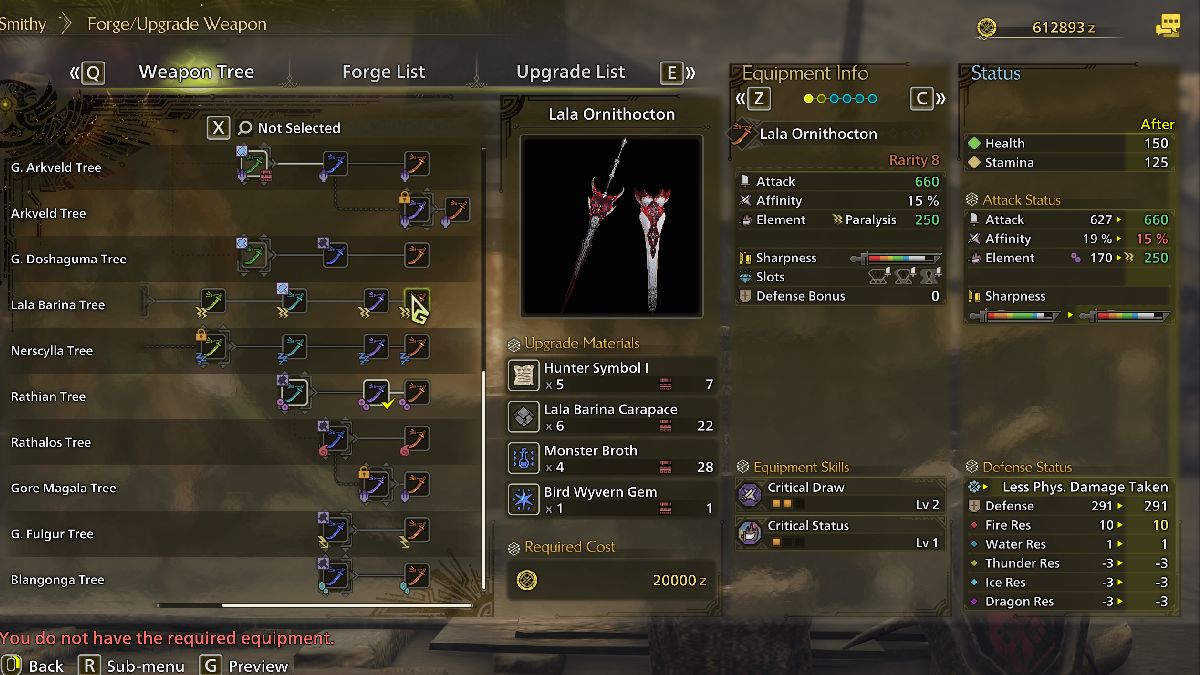Switch to the Weapon Tree tab
This screenshot has width=1200, height=675.
(x=196, y=72)
